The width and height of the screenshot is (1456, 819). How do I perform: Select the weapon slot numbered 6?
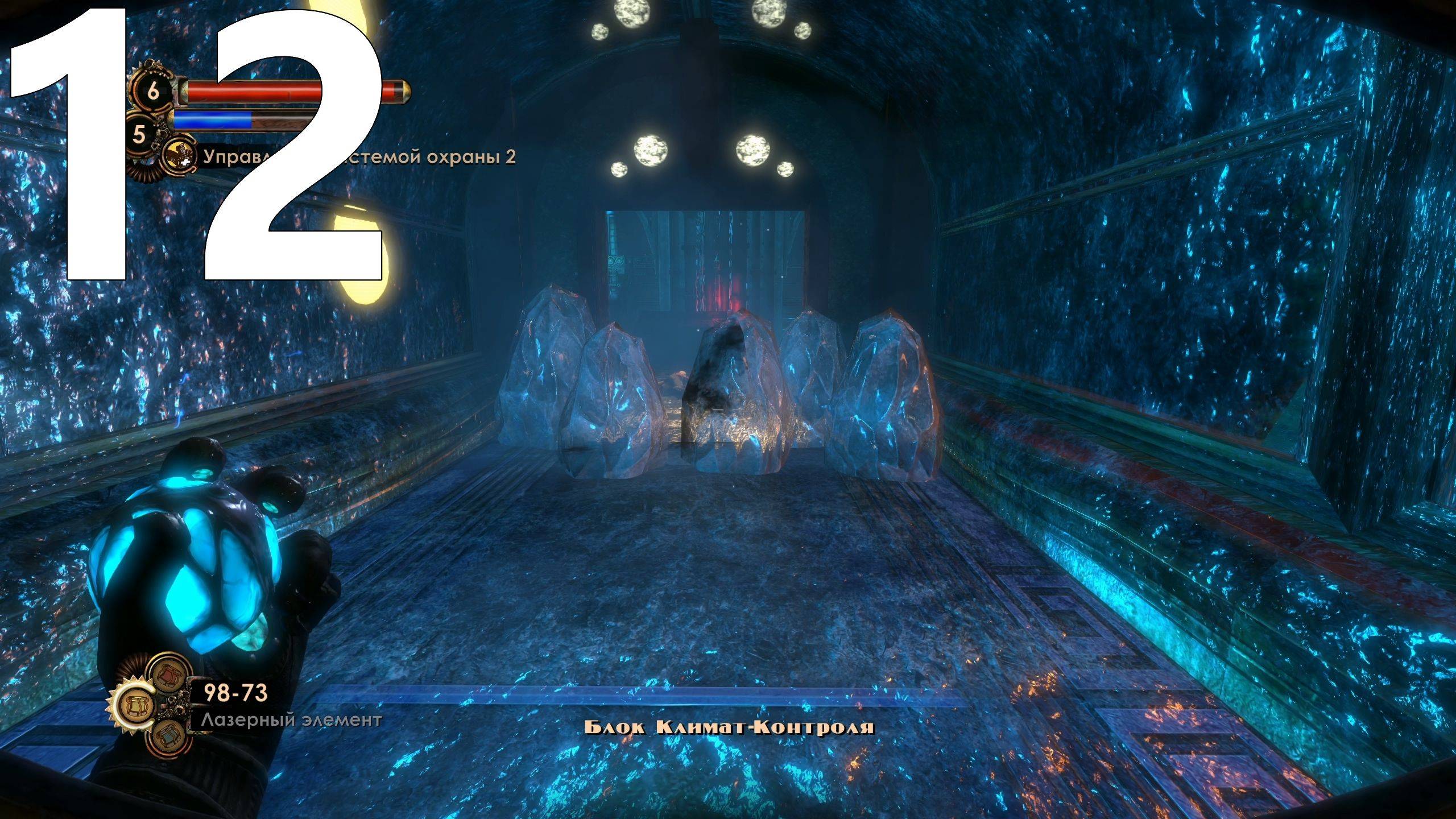(154, 92)
